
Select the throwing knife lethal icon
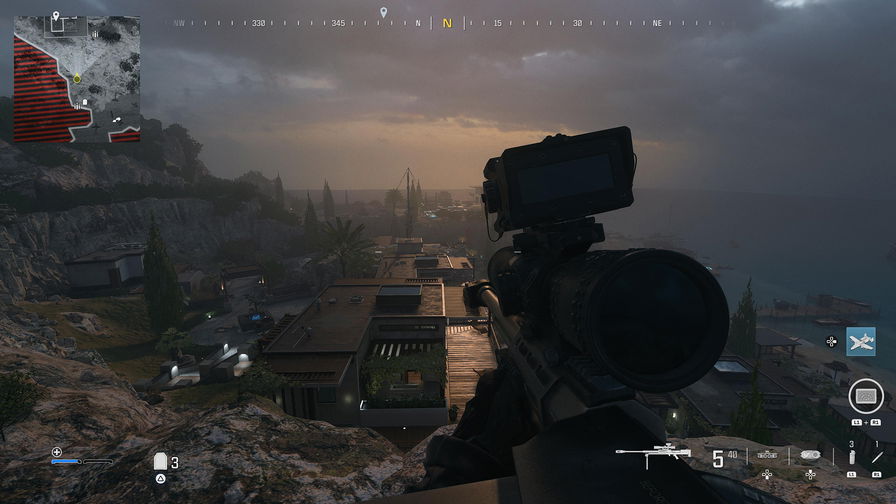click(x=877, y=456)
